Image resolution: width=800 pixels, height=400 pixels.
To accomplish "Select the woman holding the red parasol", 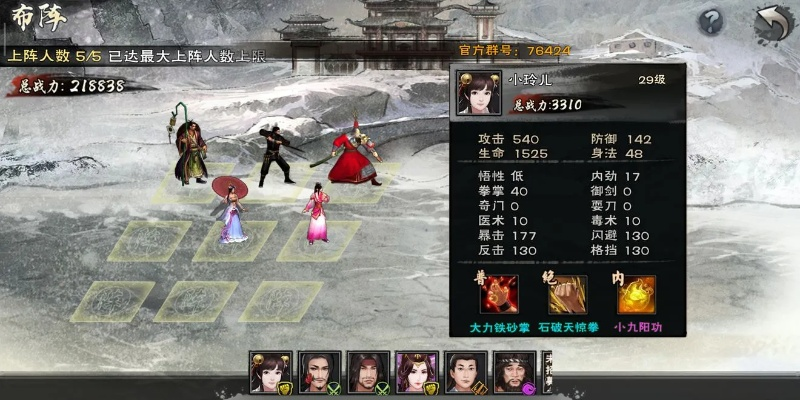I will coord(231,210).
